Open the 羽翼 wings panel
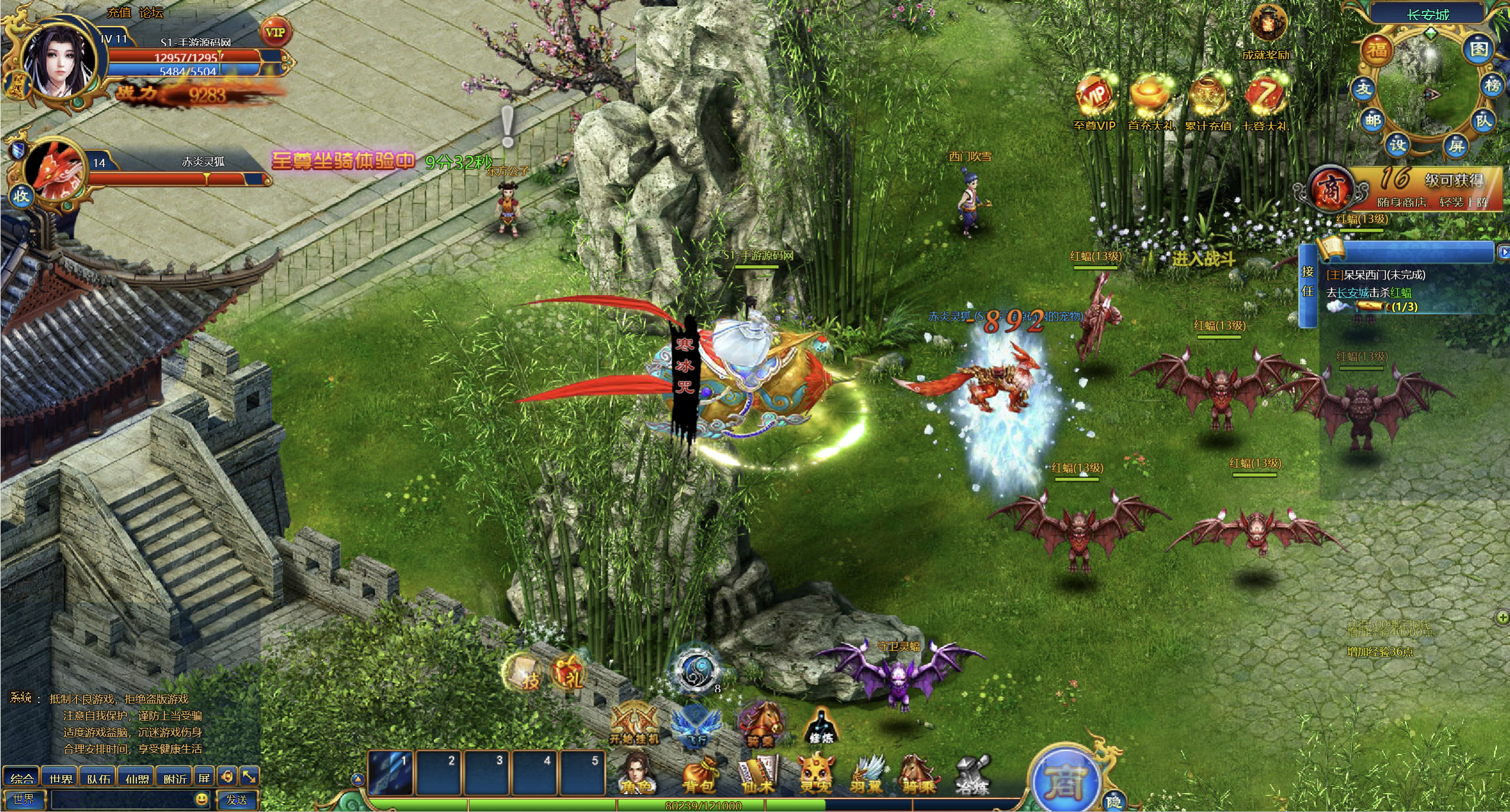This screenshot has height=812, width=1510. pos(866,775)
